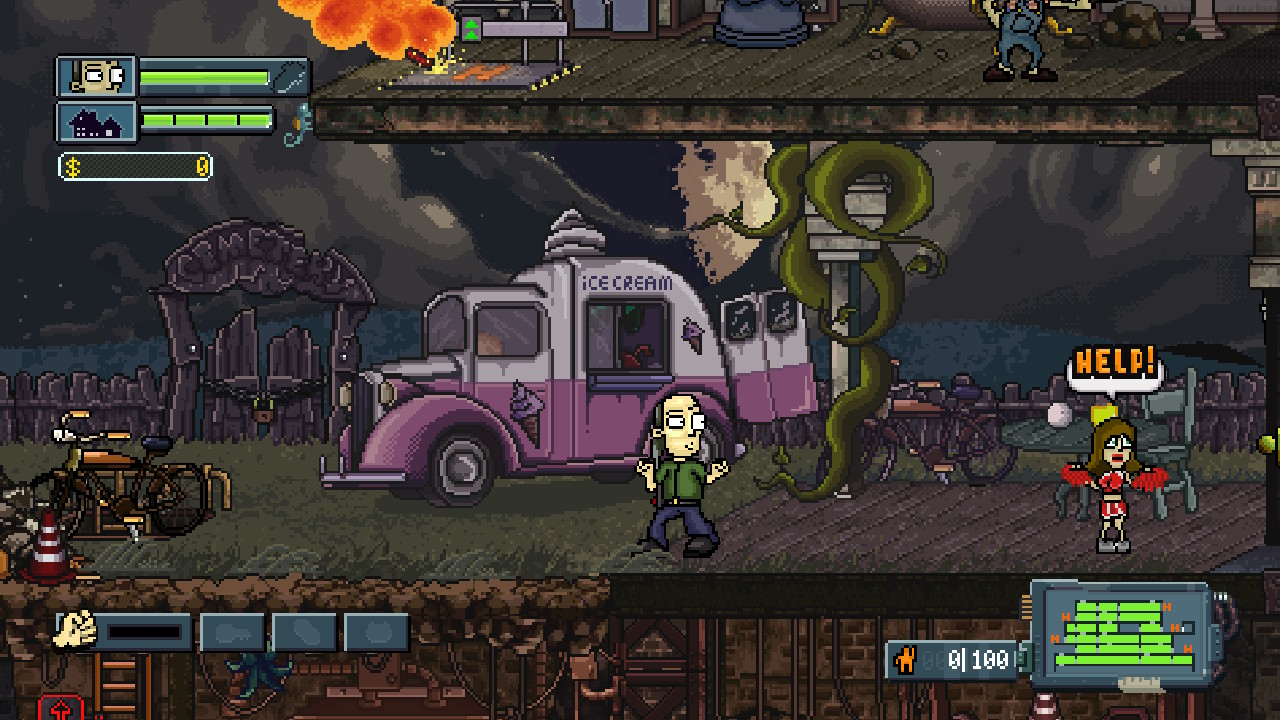The height and width of the screenshot is (720, 1280).
Task: Select the house durability bar segment
Action: [x=205, y=122]
